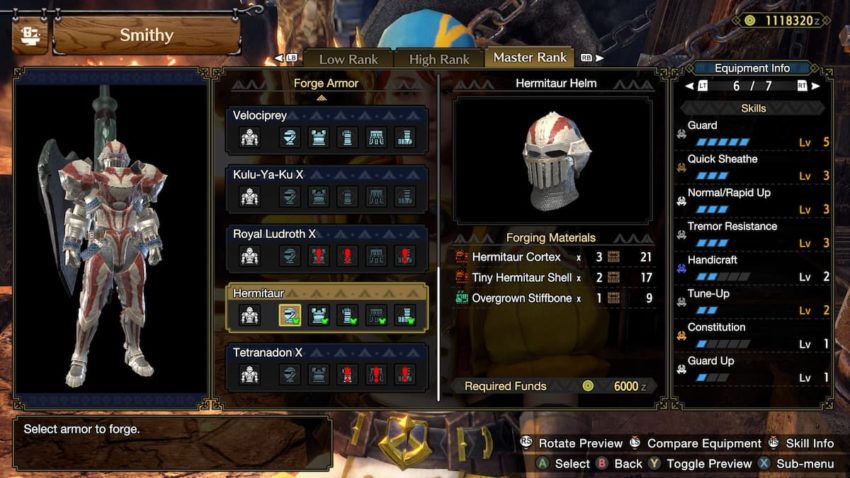Click the Overgrown Stiffbone material row
This screenshot has height=478, width=850.
coord(554,297)
